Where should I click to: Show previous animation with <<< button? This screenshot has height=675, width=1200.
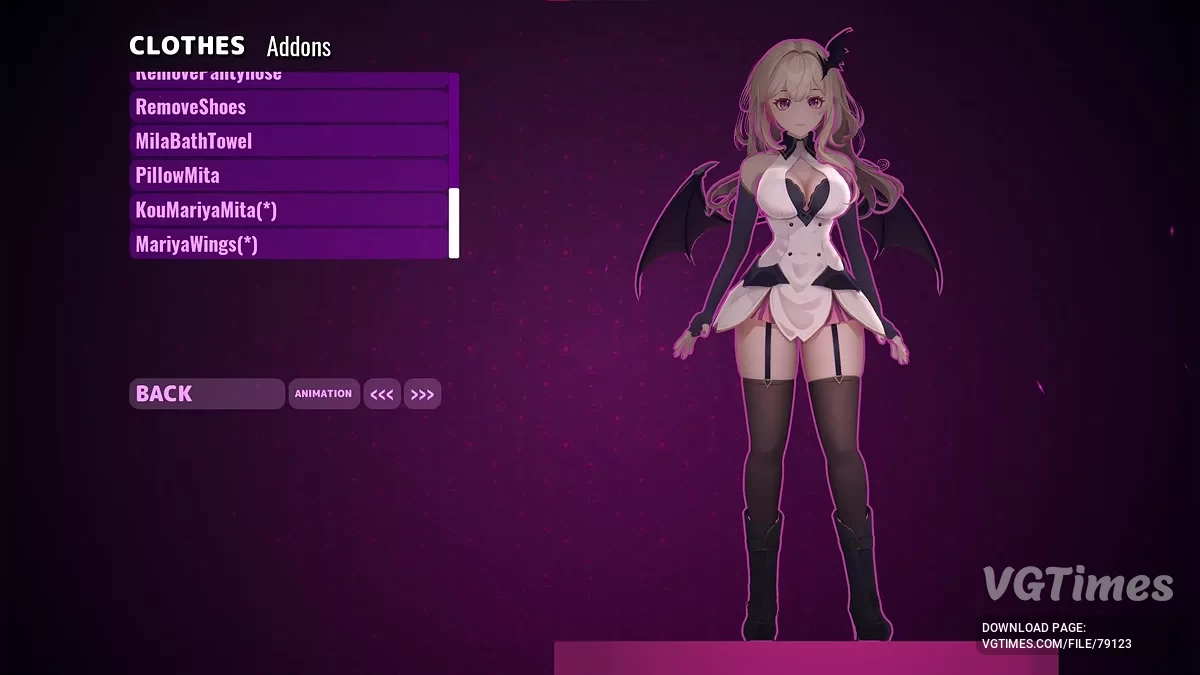click(382, 395)
